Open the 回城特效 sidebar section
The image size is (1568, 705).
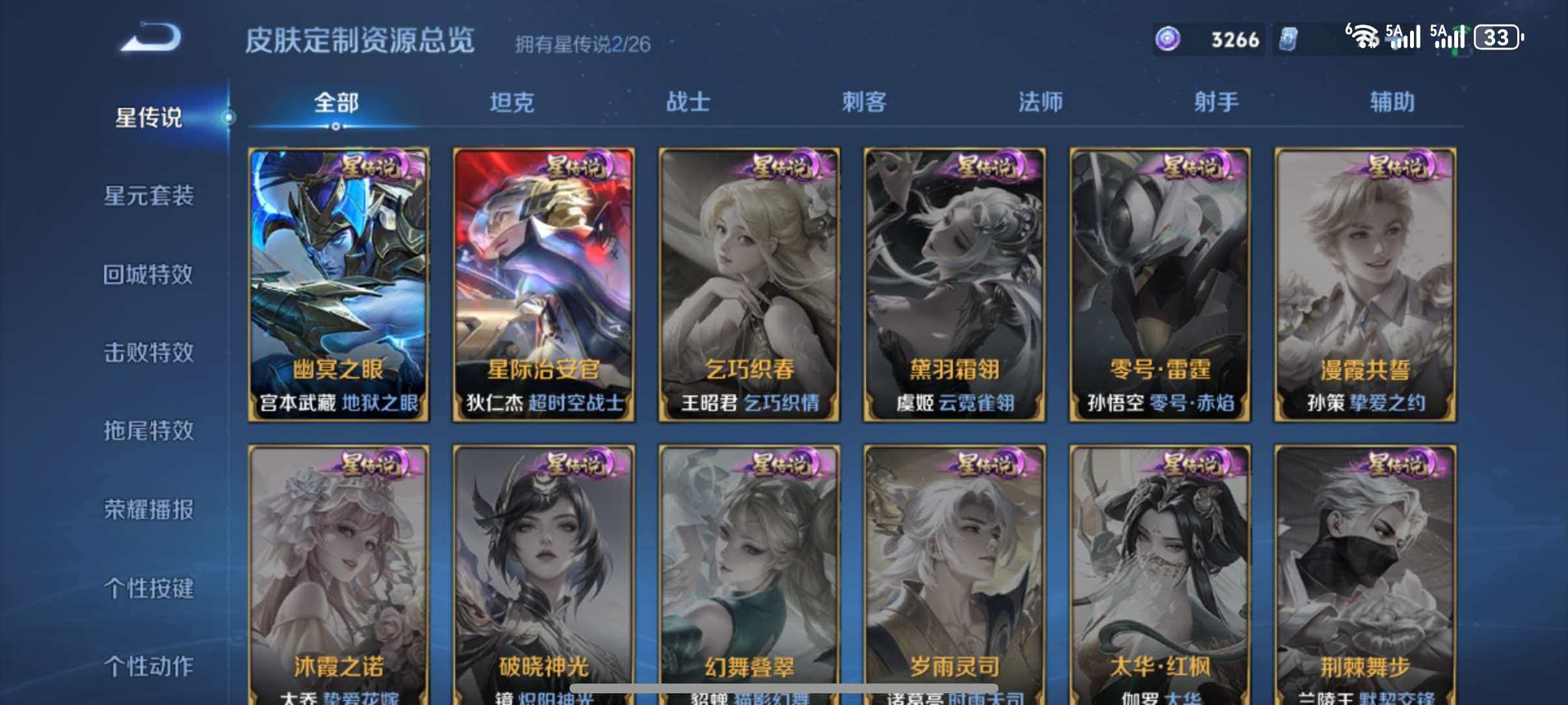coord(148,274)
